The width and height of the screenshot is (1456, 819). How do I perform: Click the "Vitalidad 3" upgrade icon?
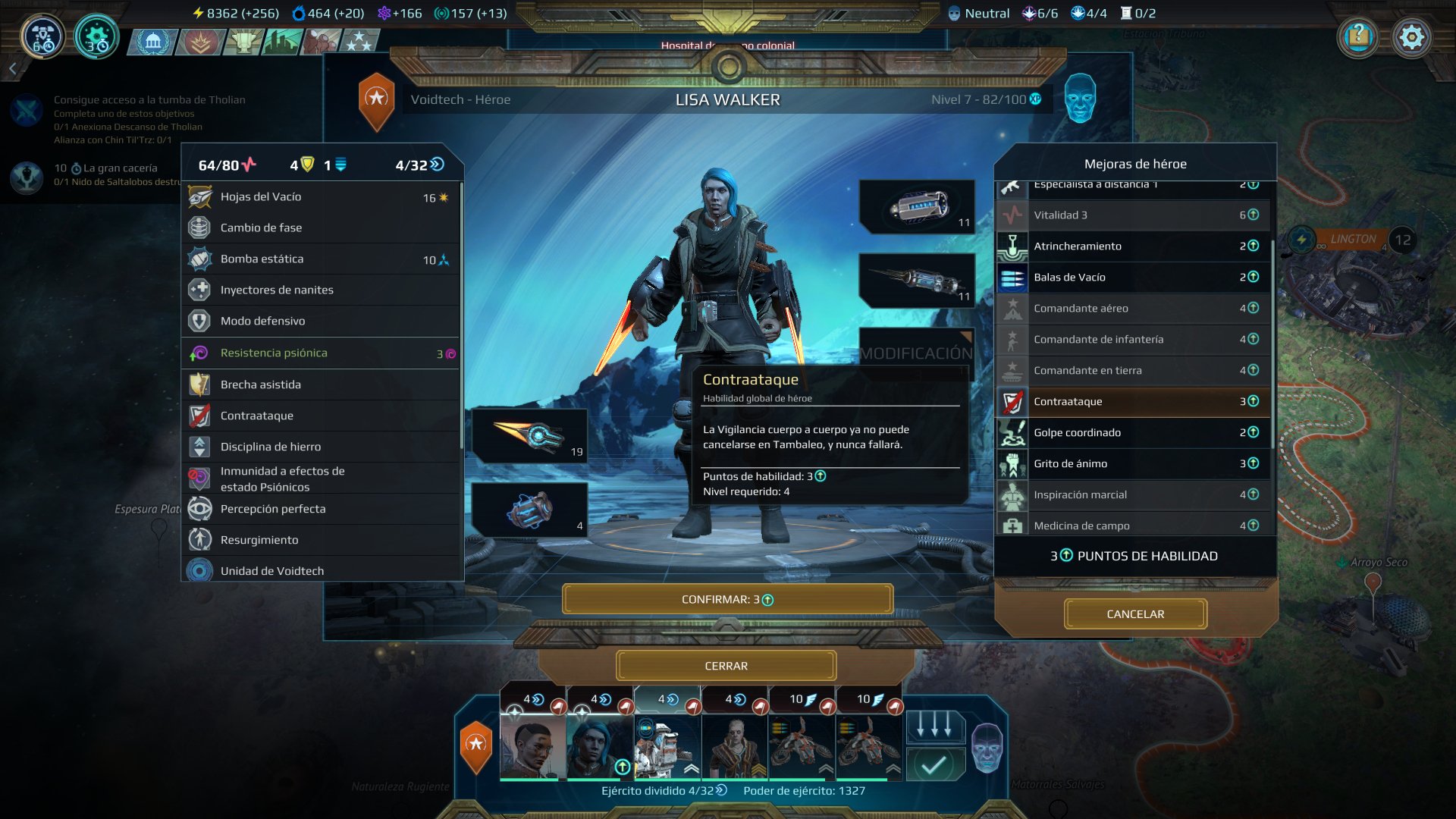click(x=1012, y=215)
